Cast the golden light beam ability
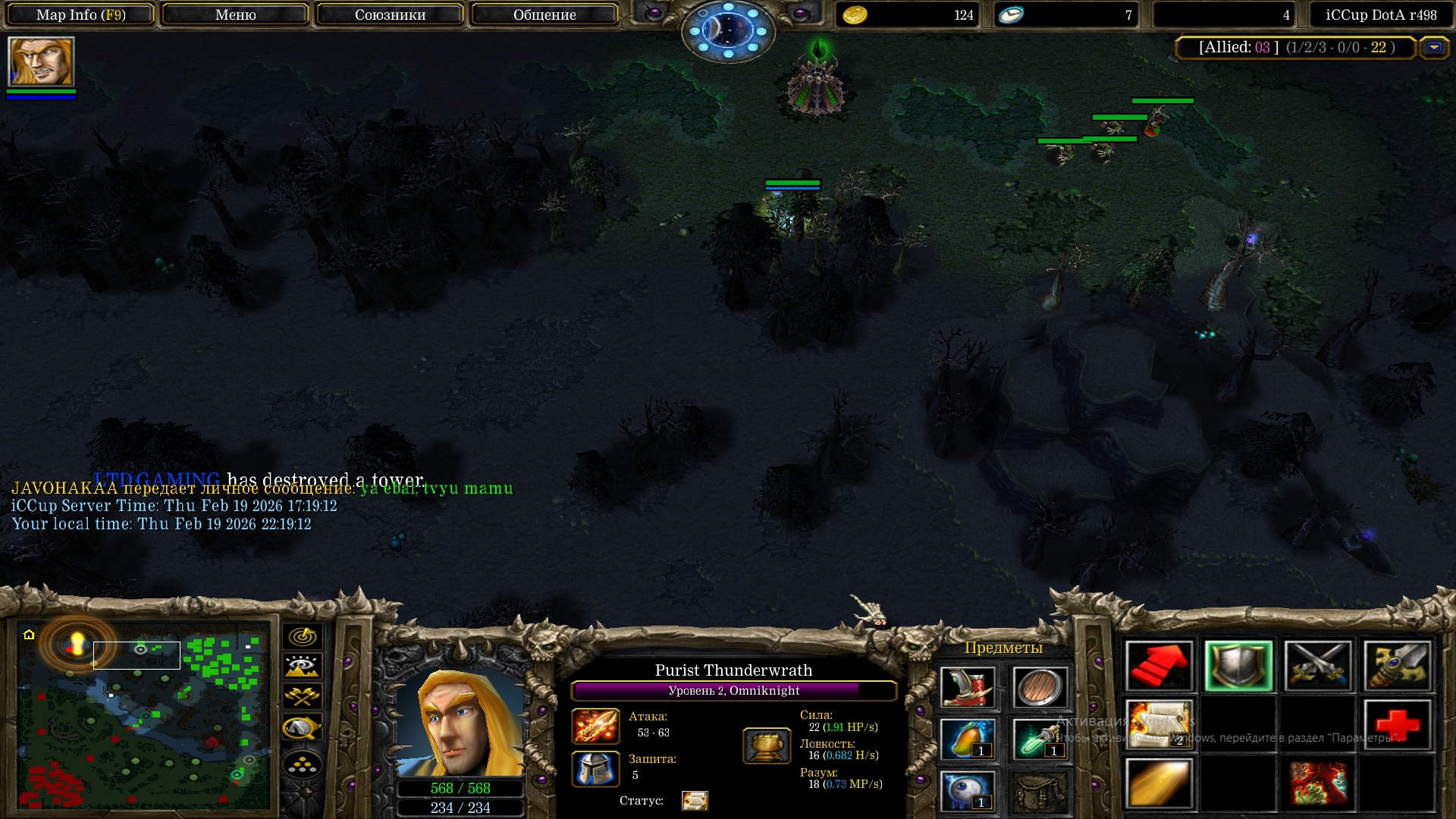The height and width of the screenshot is (819, 1456). tap(1159, 784)
